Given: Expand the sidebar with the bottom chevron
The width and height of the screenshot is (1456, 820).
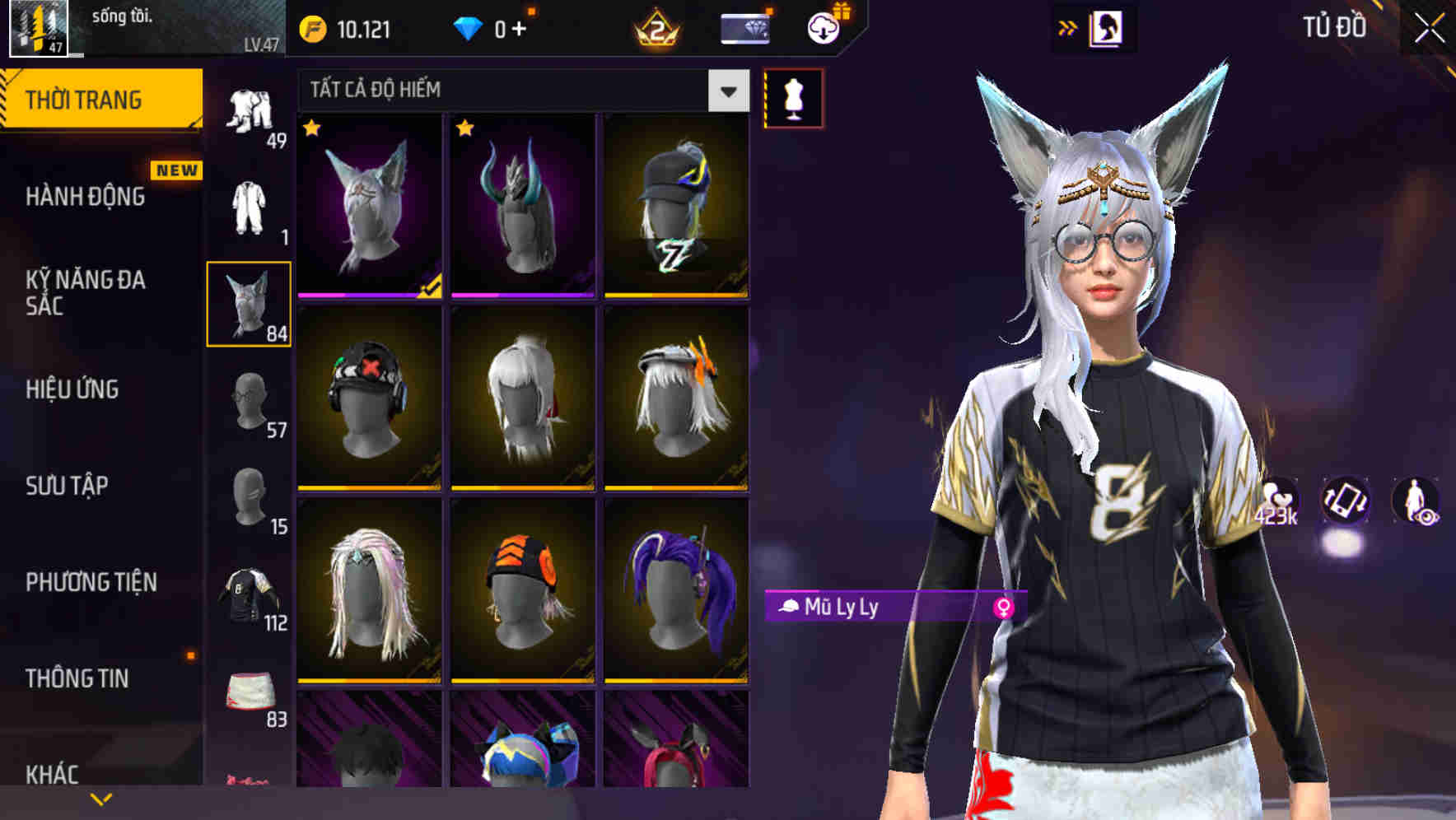Looking at the screenshot, I should [101, 797].
